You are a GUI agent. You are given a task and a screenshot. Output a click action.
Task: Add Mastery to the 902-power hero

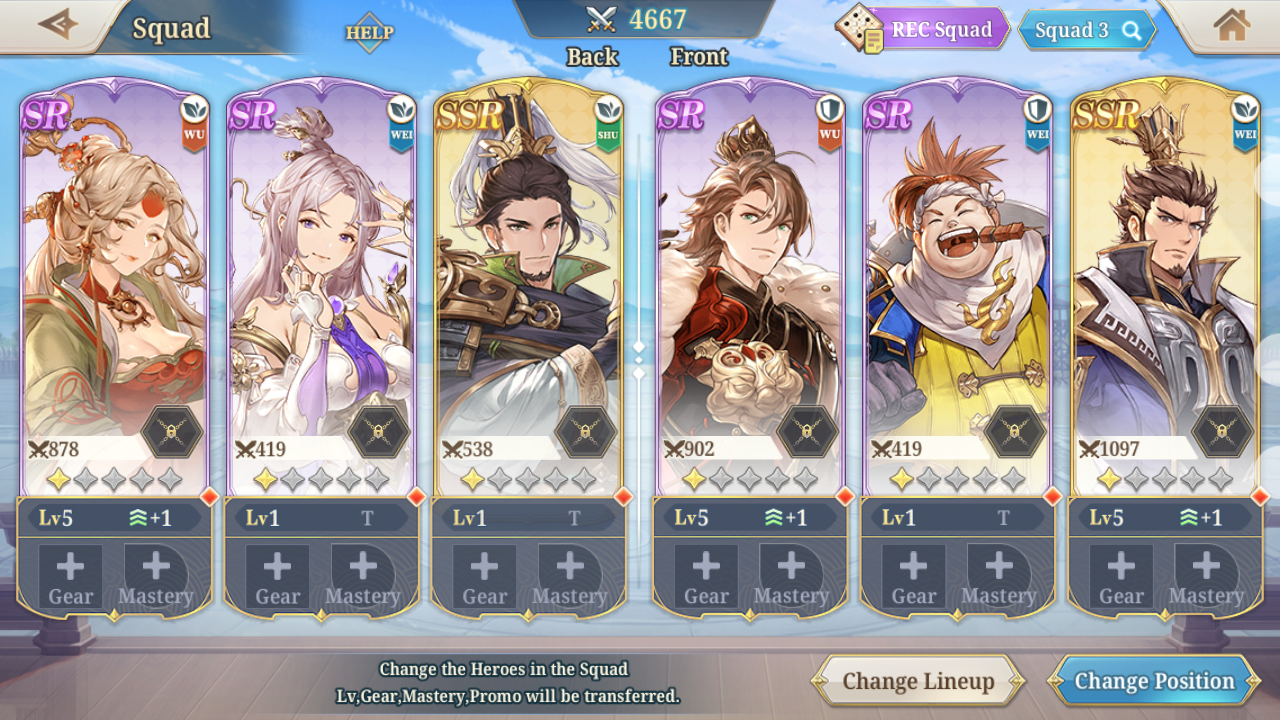(x=791, y=577)
